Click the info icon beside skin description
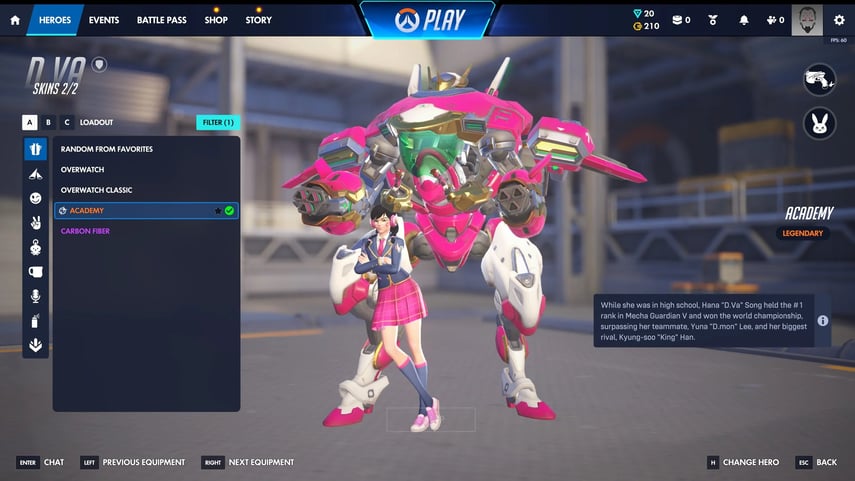 pos(822,321)
